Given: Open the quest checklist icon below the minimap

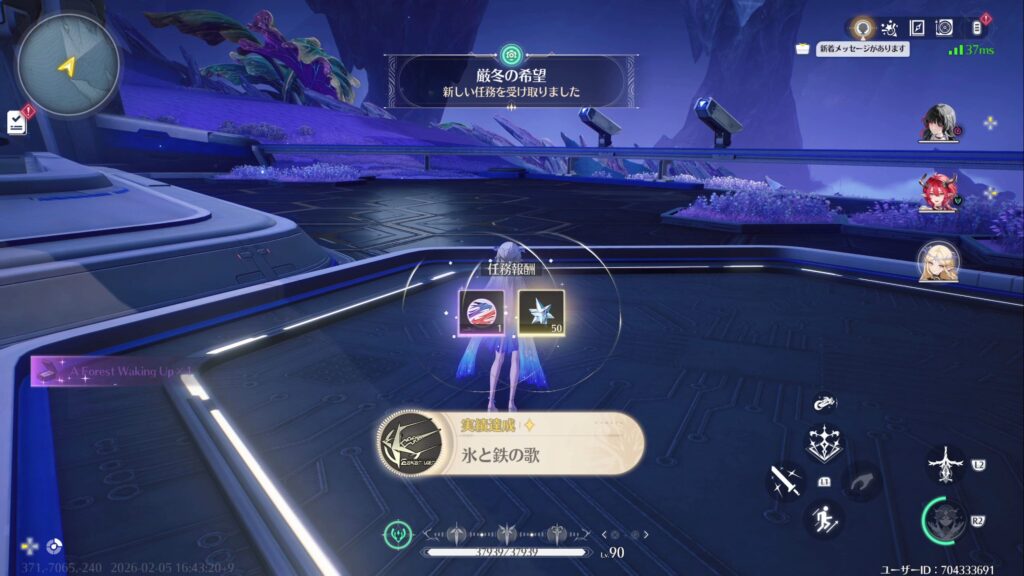Looking at the screenshot, I should click(17, 121).
